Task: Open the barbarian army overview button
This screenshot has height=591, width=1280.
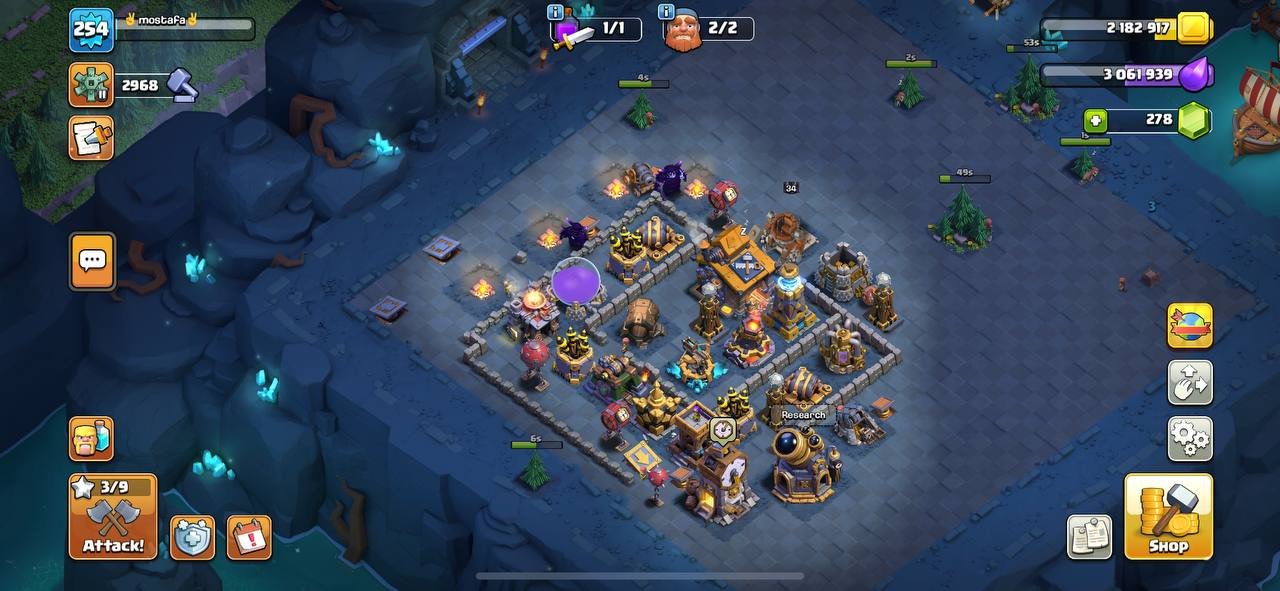Action: [91, 438]
